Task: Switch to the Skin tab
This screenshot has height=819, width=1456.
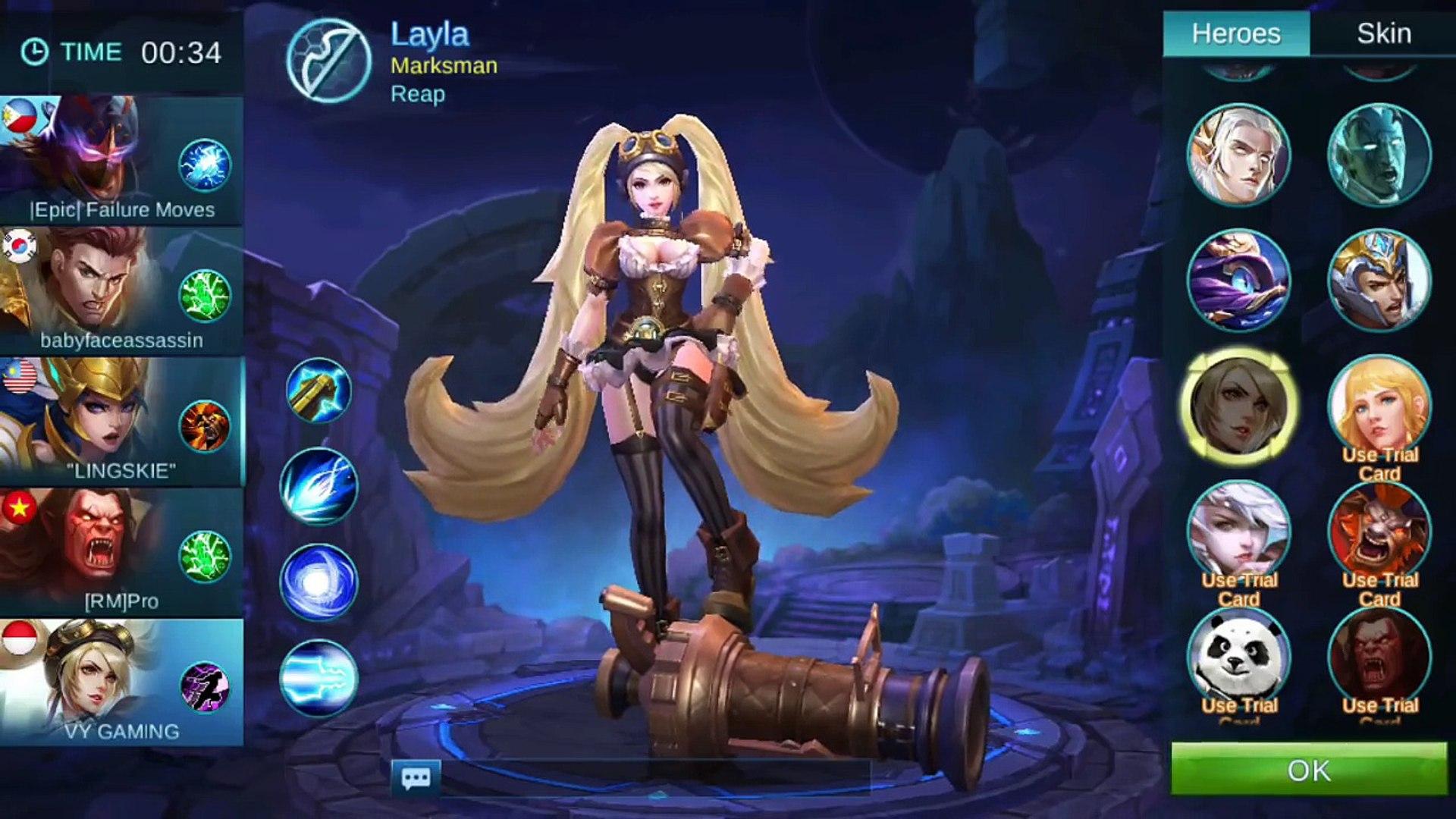Action: tap(1383, 34)
